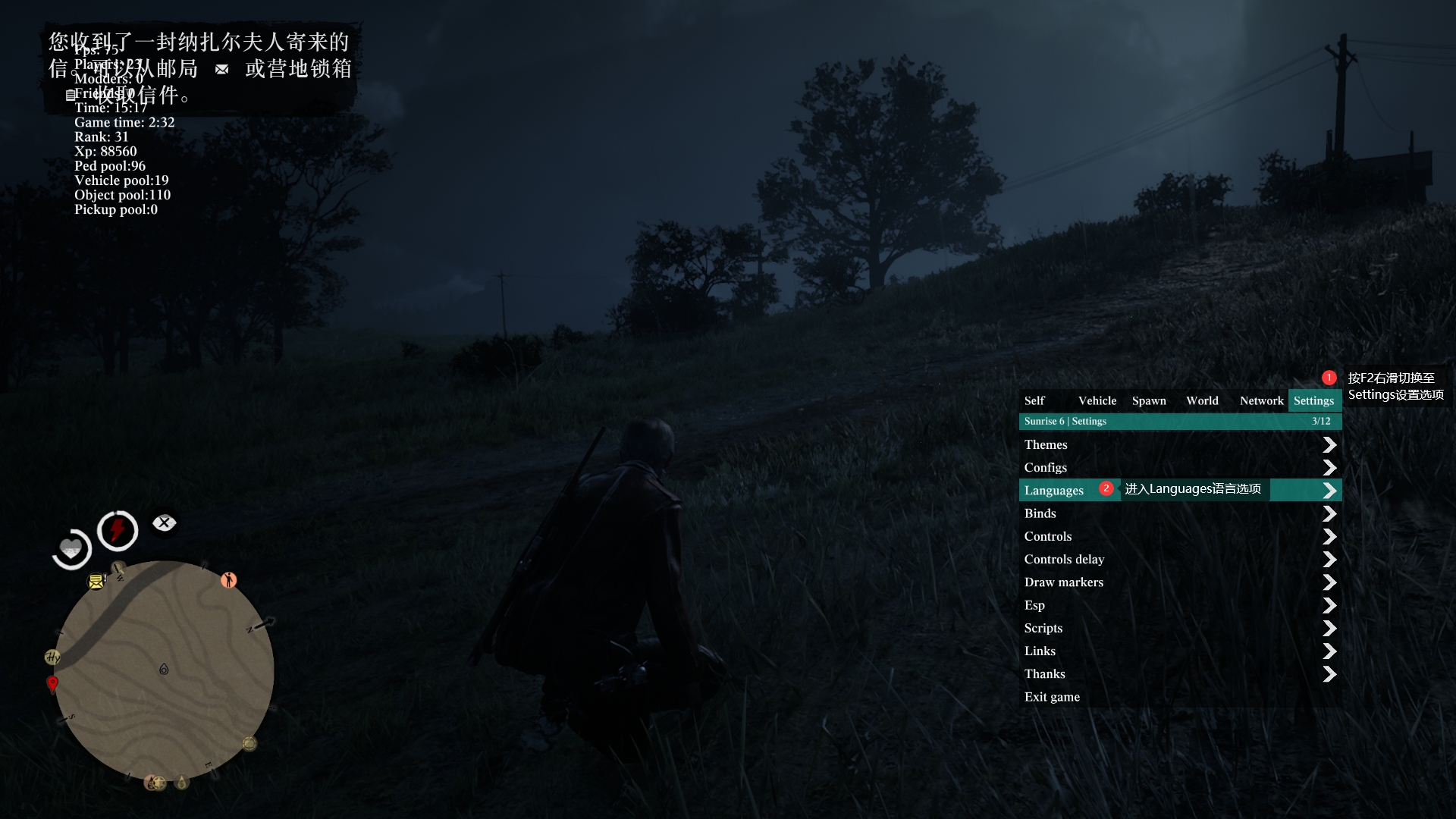Image resolution: width=1456 pixels, height=819 pixels.
Task: Open Controls delay options
Action: [x=1064, y=559]
